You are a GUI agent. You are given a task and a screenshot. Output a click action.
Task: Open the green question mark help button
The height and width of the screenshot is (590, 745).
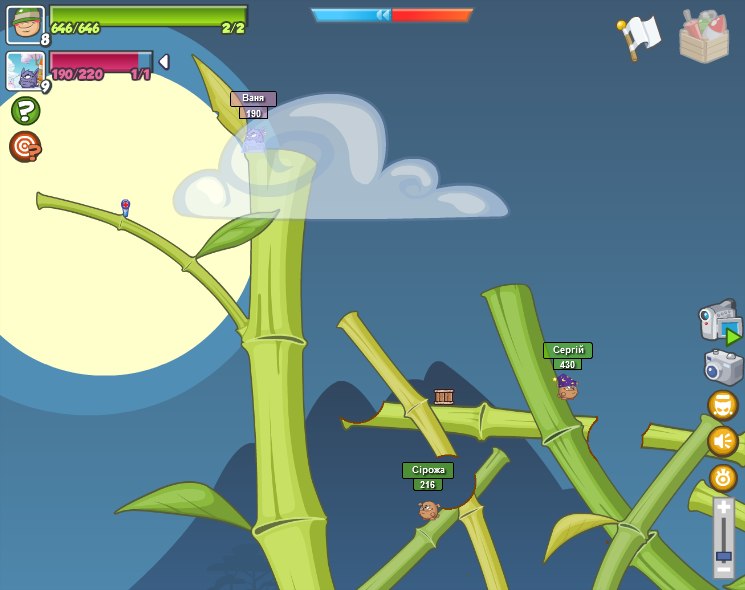click(25, 111)
